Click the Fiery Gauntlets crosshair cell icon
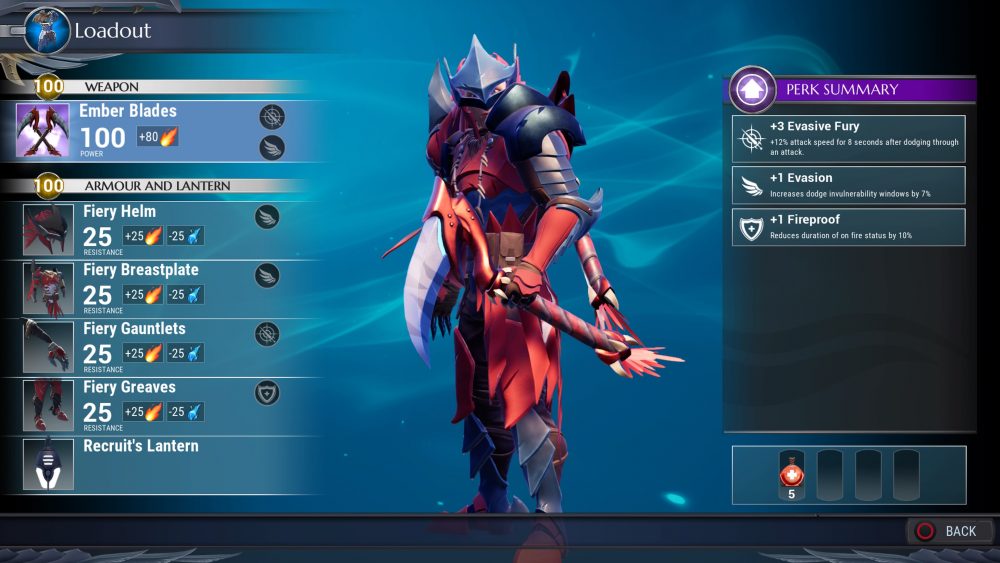 (267, 334)
